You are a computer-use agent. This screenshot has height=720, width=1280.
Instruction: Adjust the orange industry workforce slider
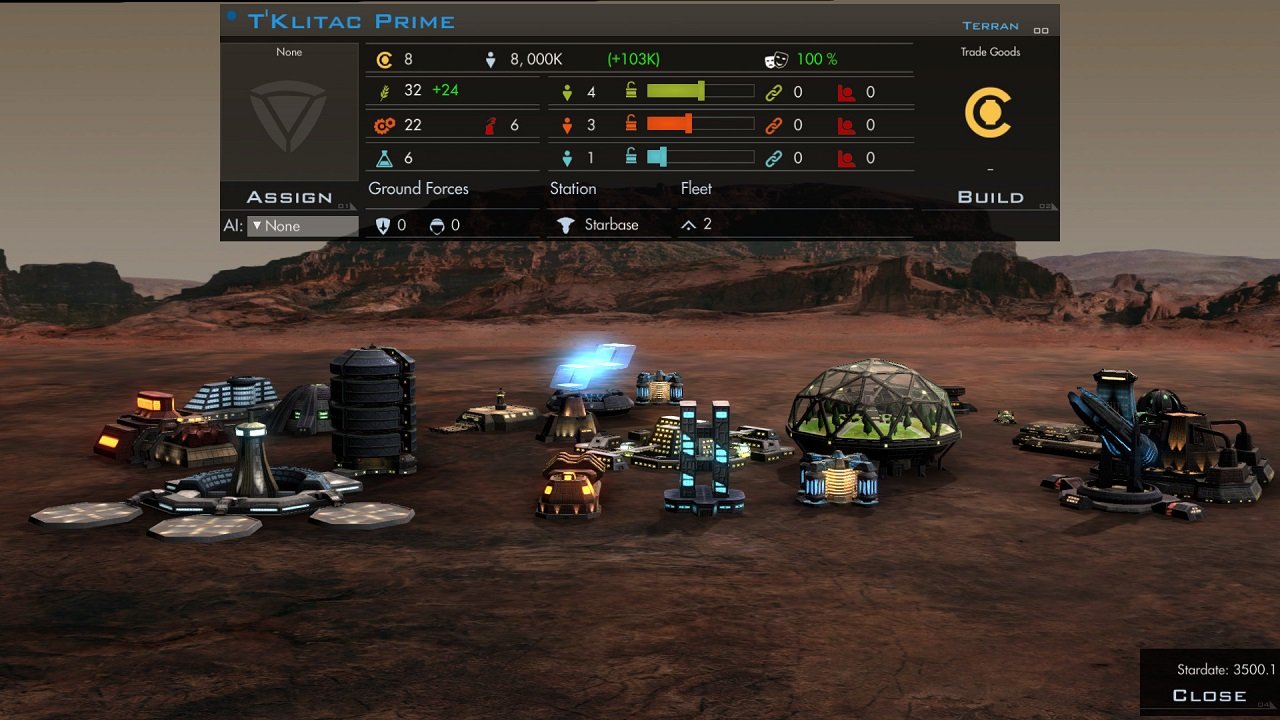click(688, 125)
